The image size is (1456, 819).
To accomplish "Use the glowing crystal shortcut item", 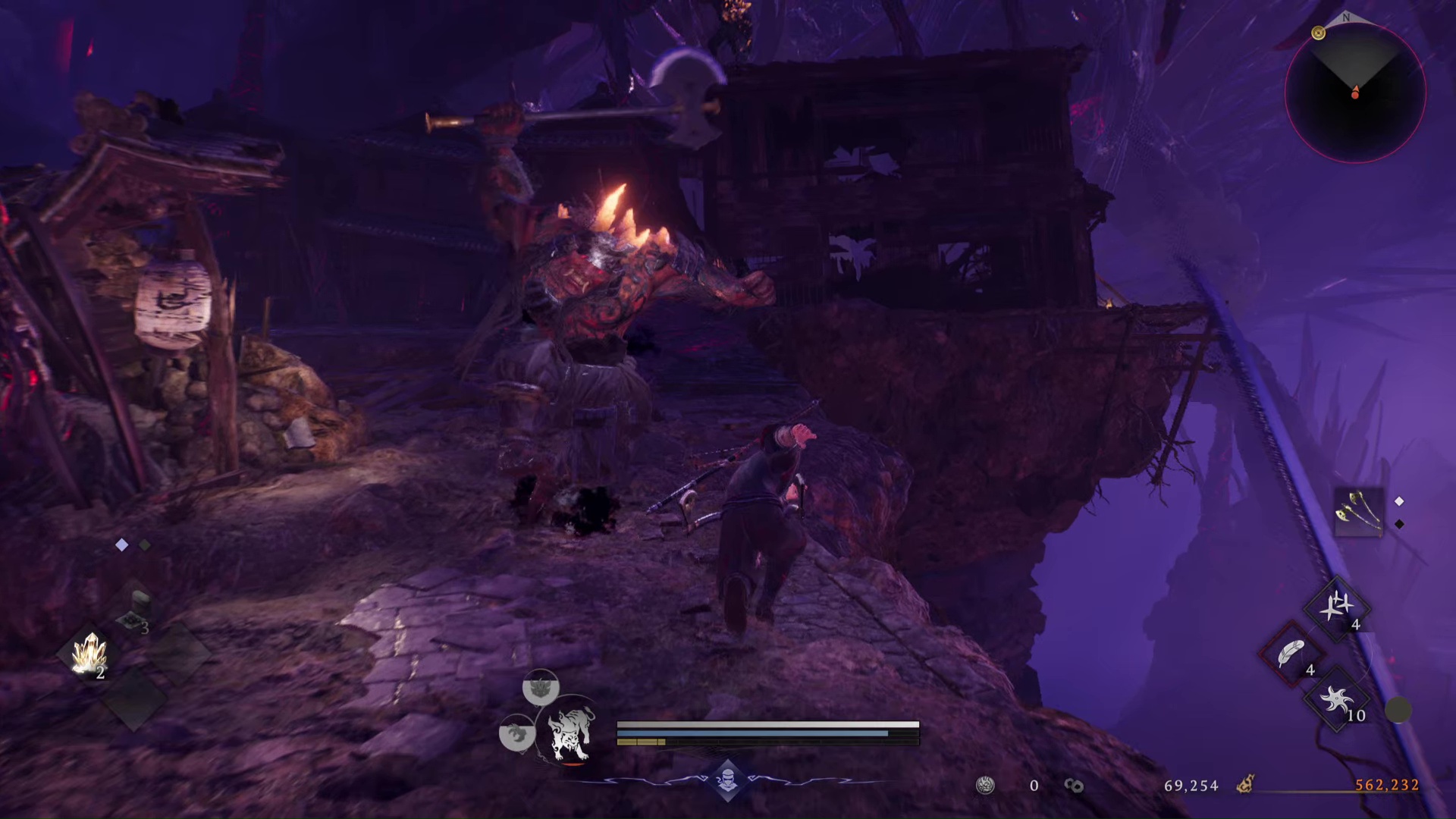I will (89, 654).
